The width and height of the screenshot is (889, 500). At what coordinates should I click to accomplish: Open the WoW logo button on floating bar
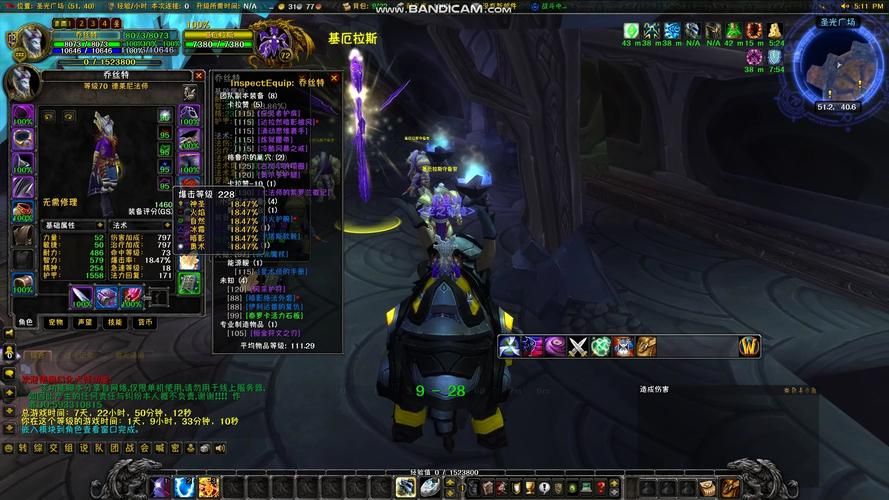tap(749, 346)
